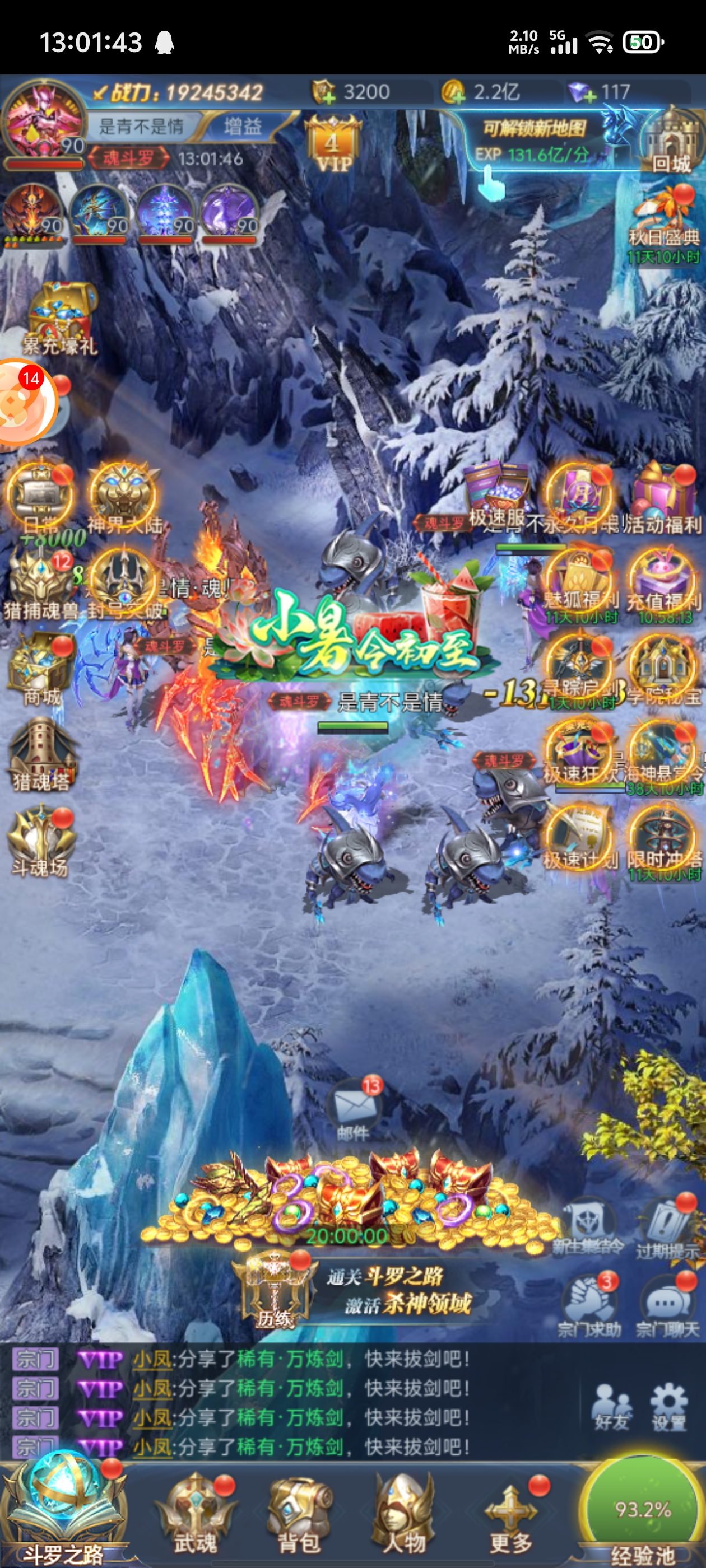Enter the 神界大陆 lion icon
This screenshot has width=706, height=1568.
[124, 497]
